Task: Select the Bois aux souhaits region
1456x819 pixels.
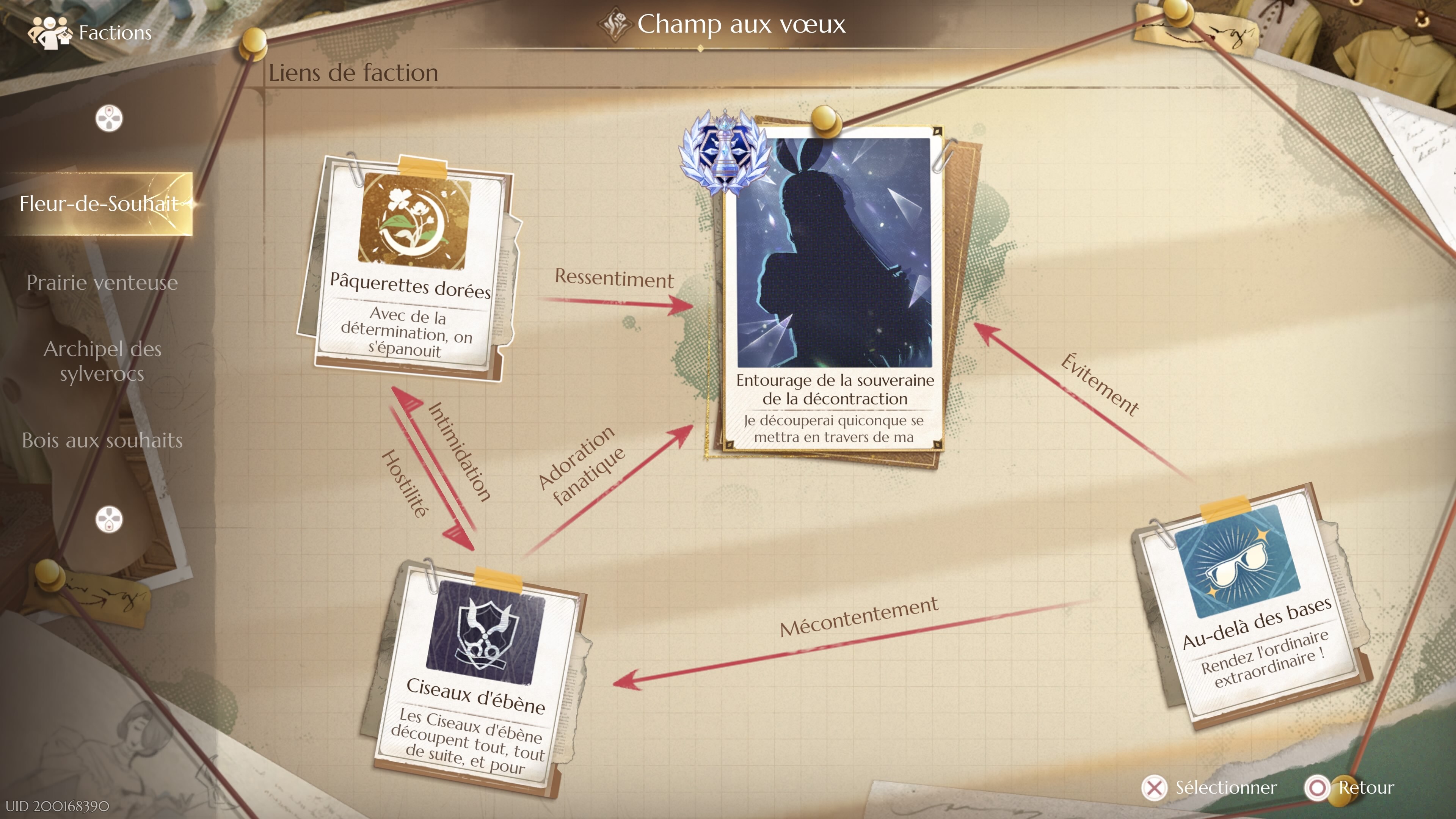Action: click(x=102, y=441)
